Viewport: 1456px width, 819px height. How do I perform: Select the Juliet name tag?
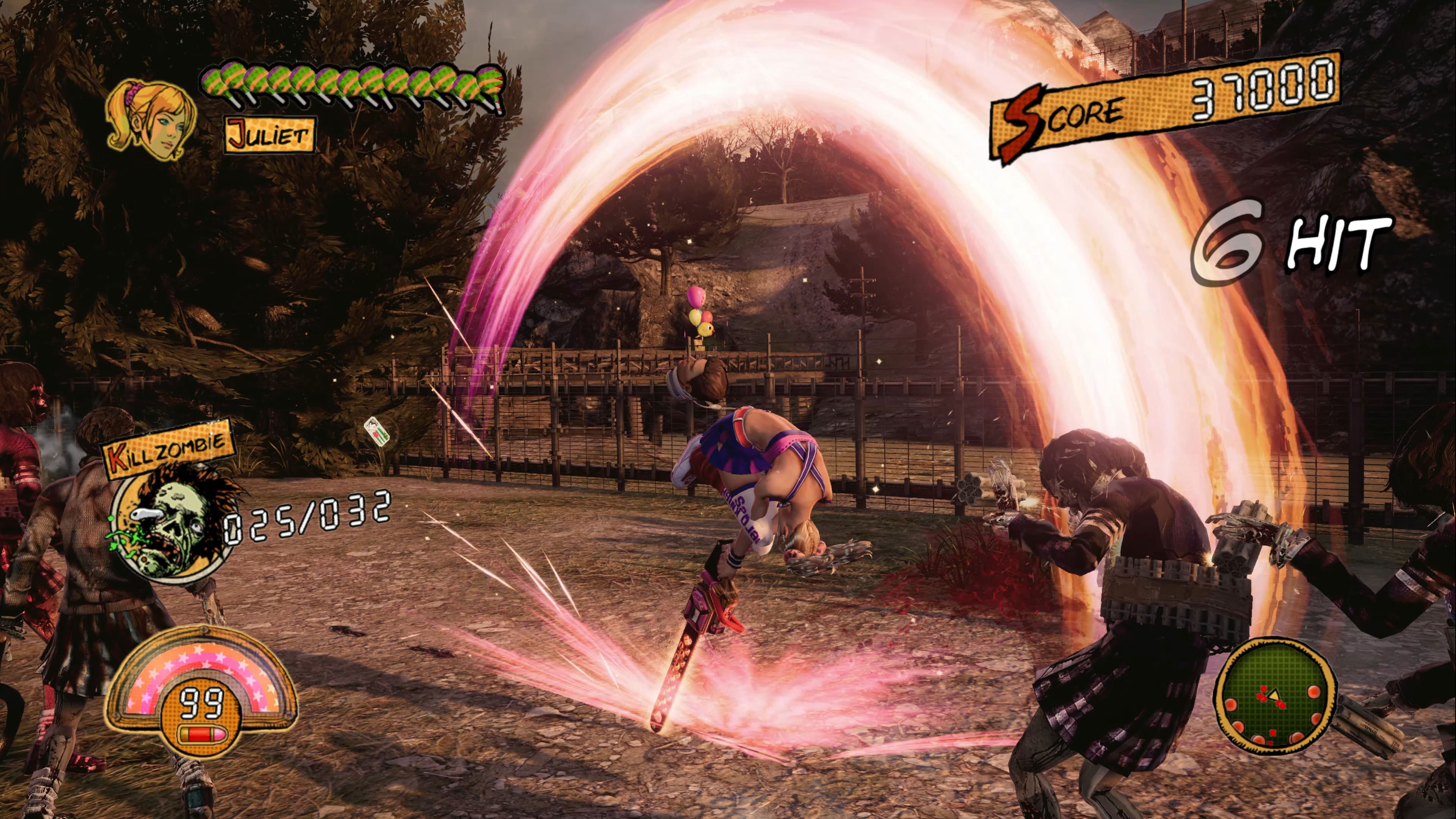click(270, 135)
